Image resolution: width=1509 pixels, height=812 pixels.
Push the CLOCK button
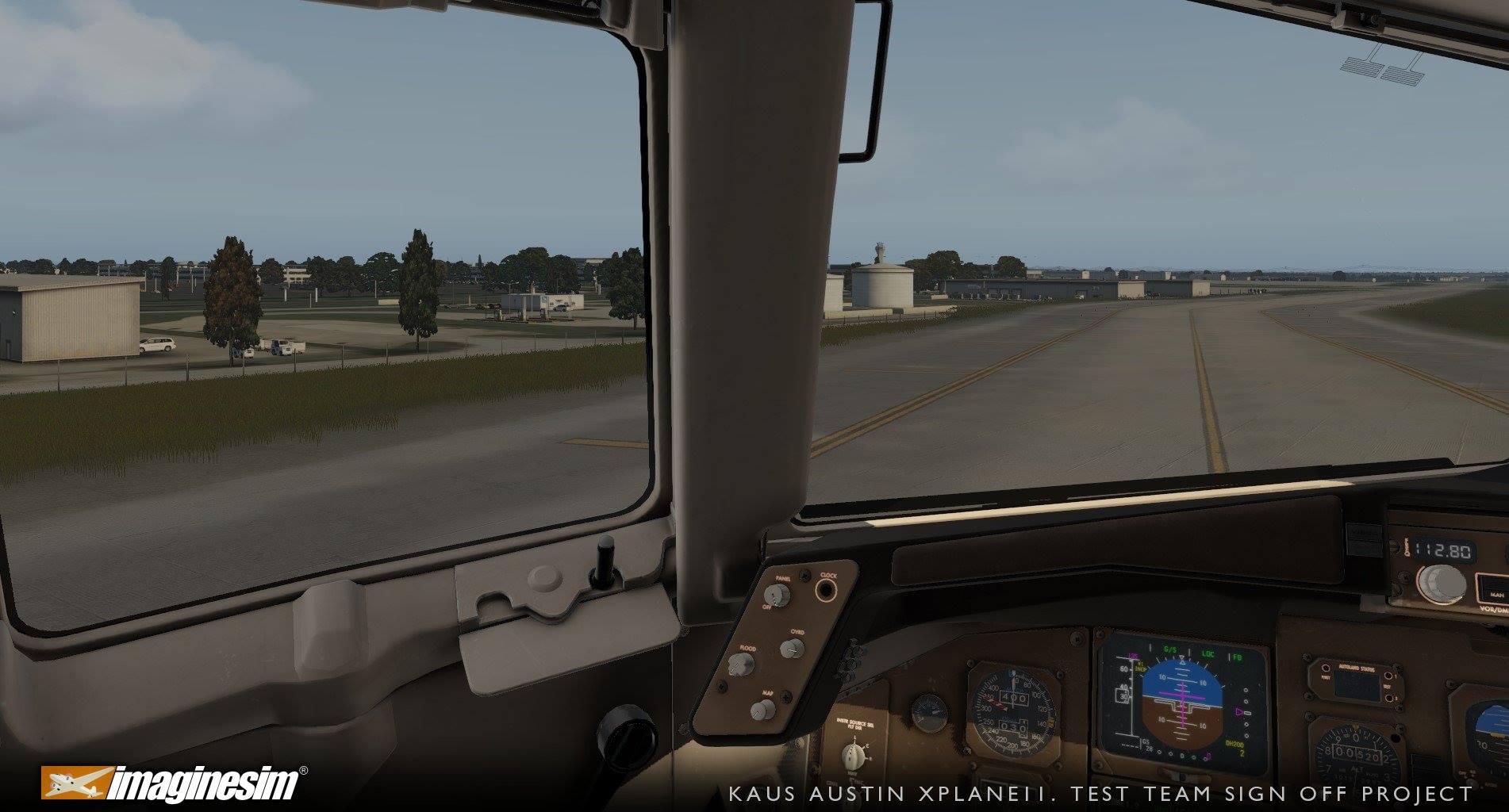pyautogui.click(x=827, y=590)
